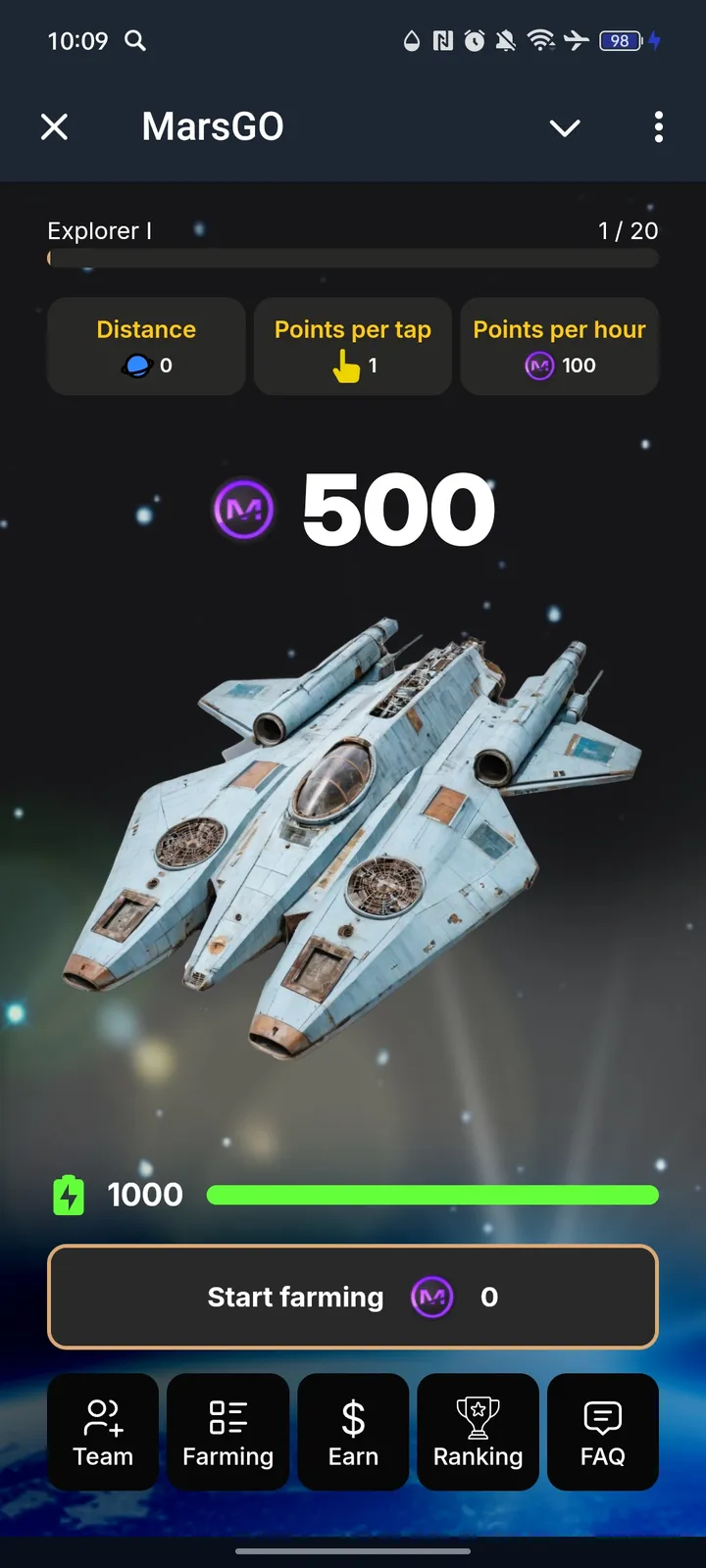Show the Ranking leaderboard
Screen dimensions: 706x1568
(478, 1432)
